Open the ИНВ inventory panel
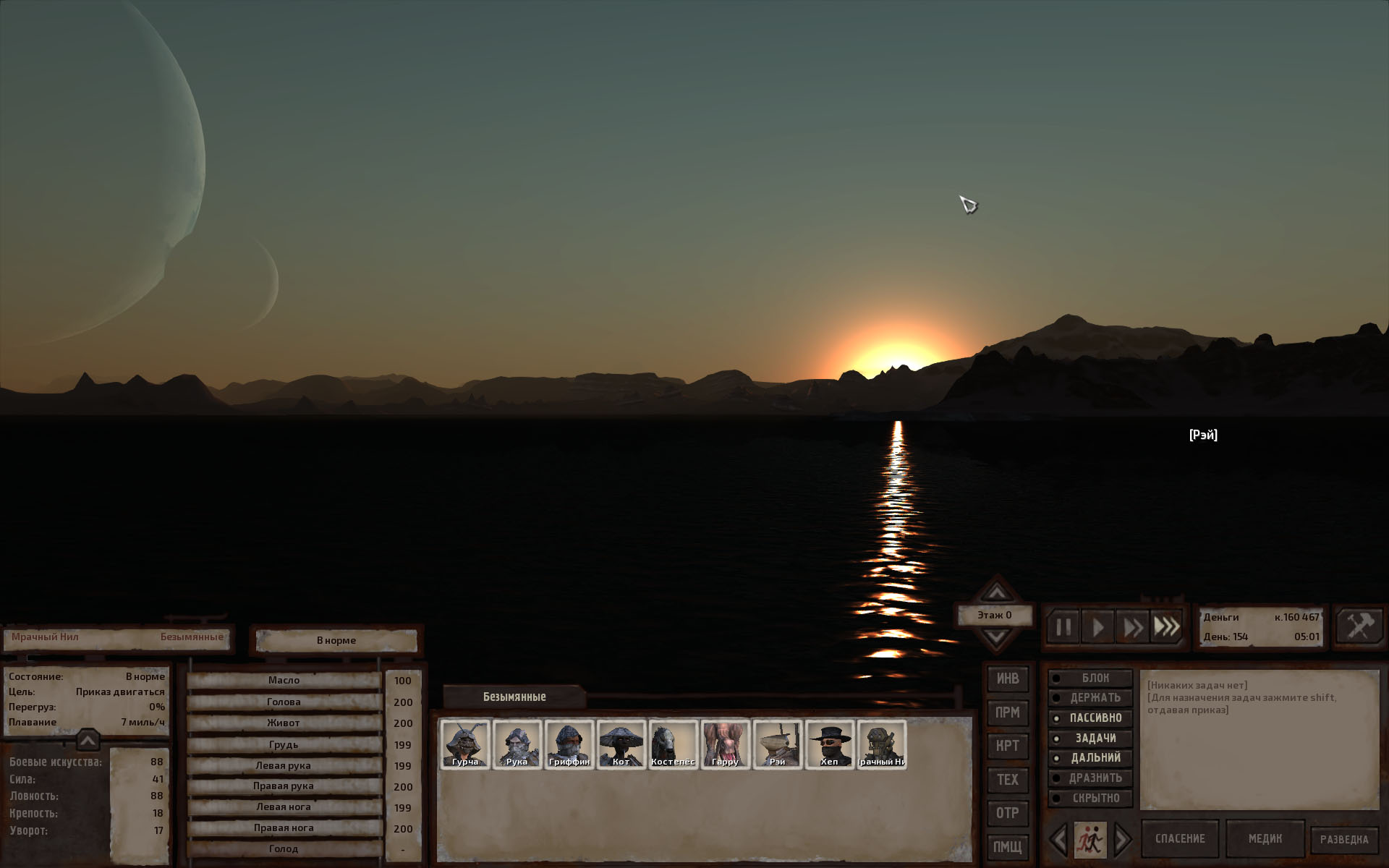Screen dimensions: 1389x868 (x=1007, y=678)
